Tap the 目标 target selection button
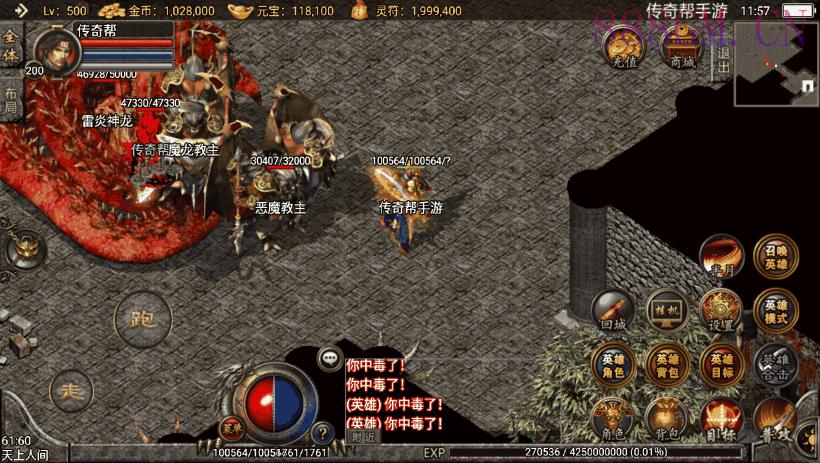This screenshot has height=463, width=820. click(720, 418)
